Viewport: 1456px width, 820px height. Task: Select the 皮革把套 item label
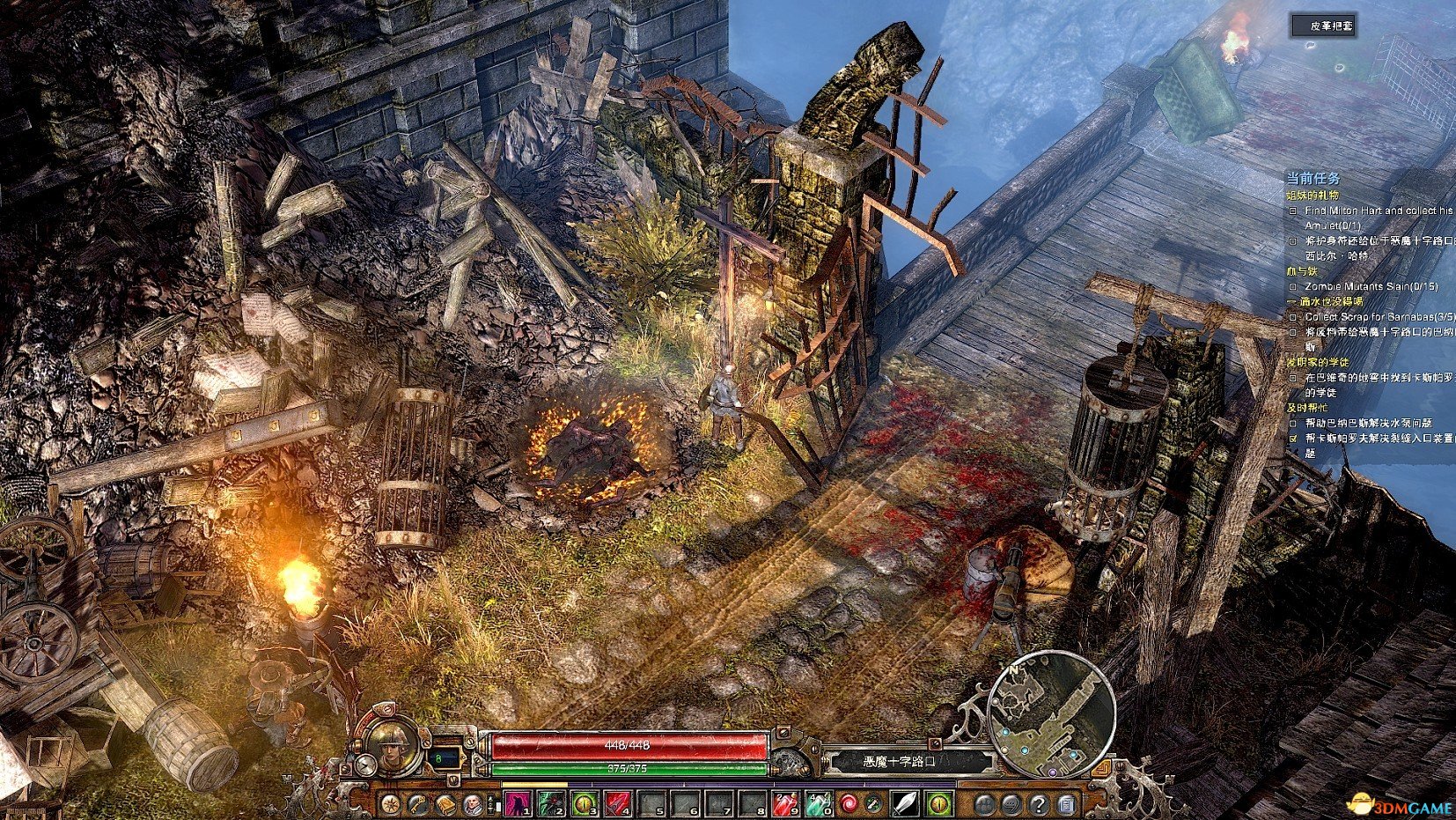coord(1323,26)
